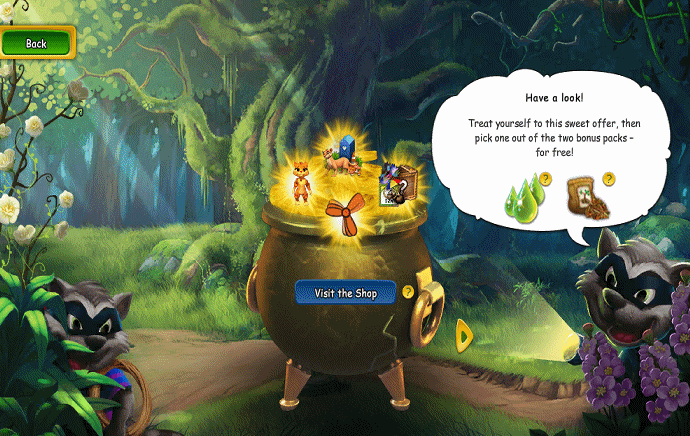Click the yellow next arrow

pyautogui.click(x=464, y=335)
